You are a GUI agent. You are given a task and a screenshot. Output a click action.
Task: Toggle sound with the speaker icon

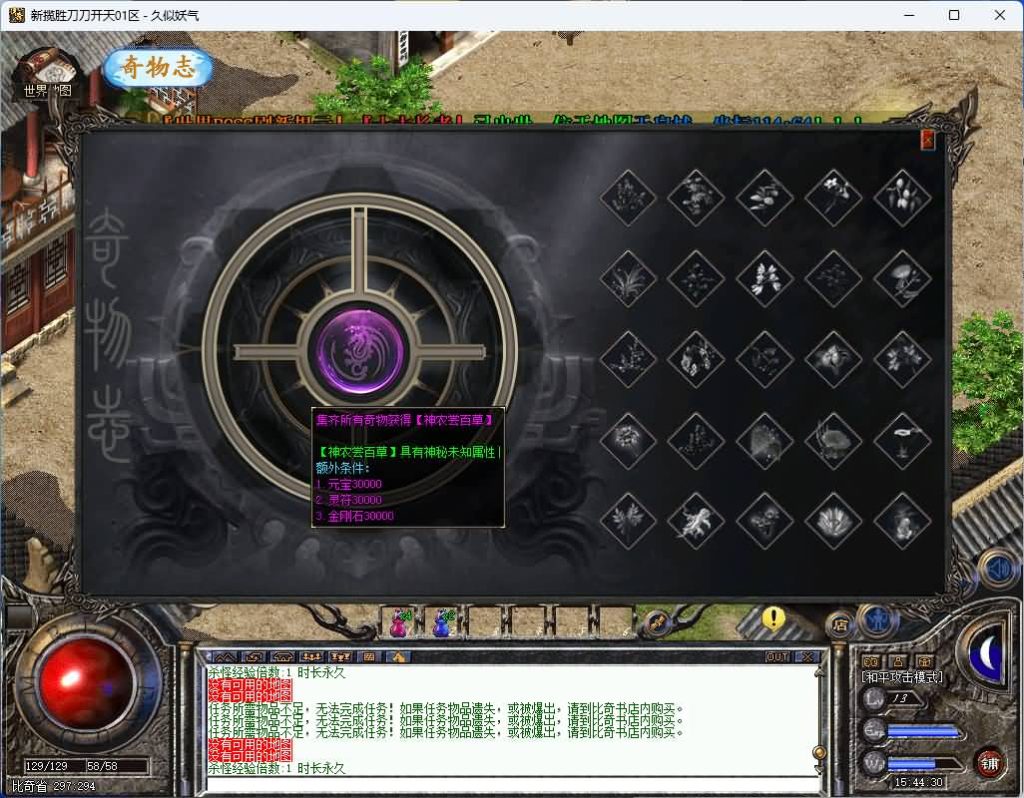997,569
